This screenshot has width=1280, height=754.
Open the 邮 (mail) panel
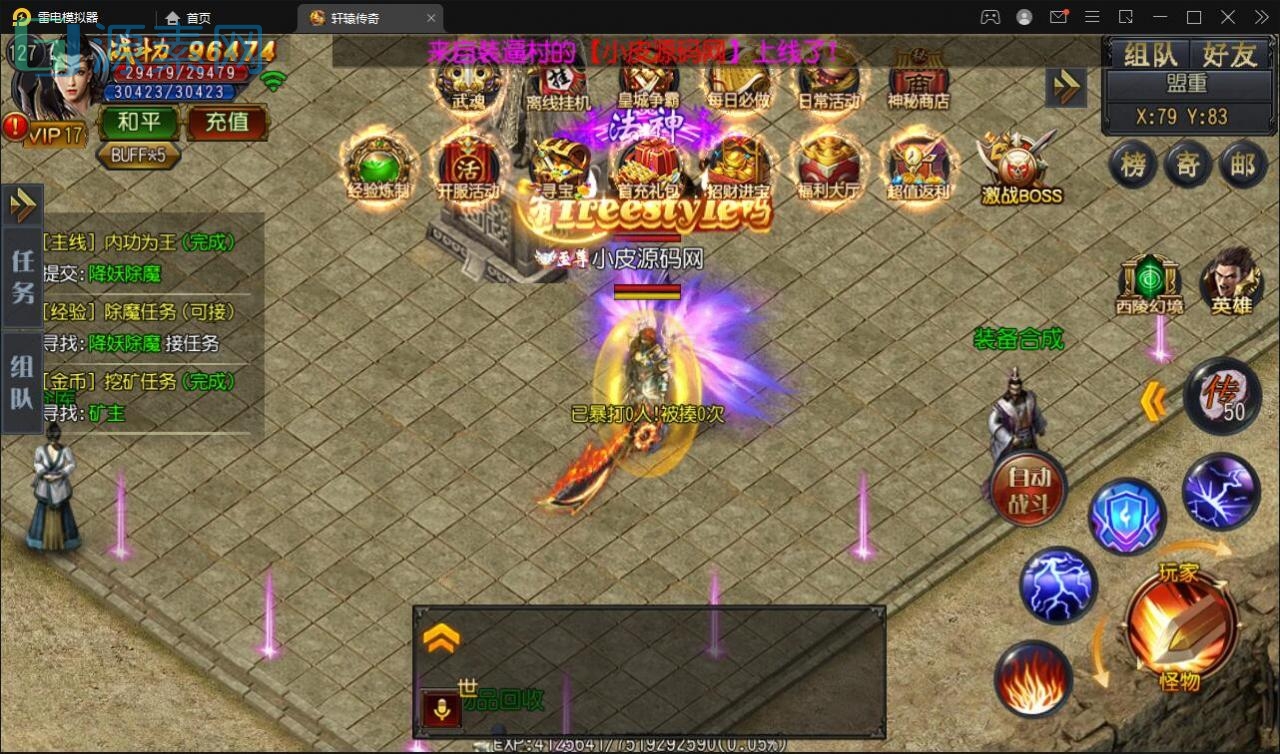pyautogui.click(x=1243, y=165)
